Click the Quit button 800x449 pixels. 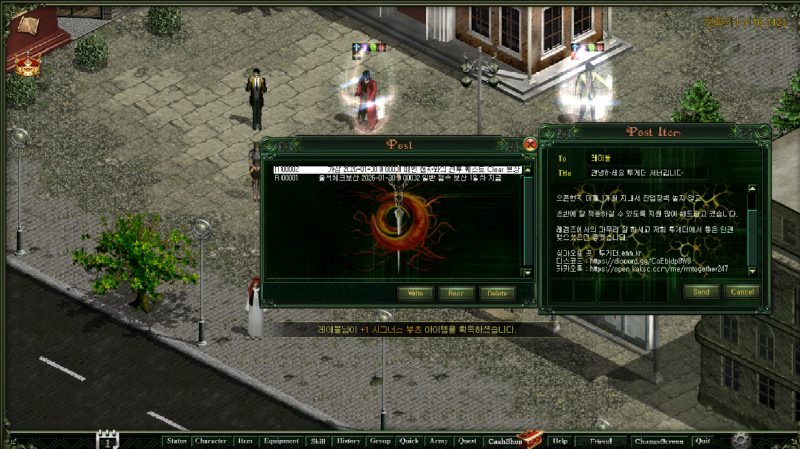coord(703,440)
